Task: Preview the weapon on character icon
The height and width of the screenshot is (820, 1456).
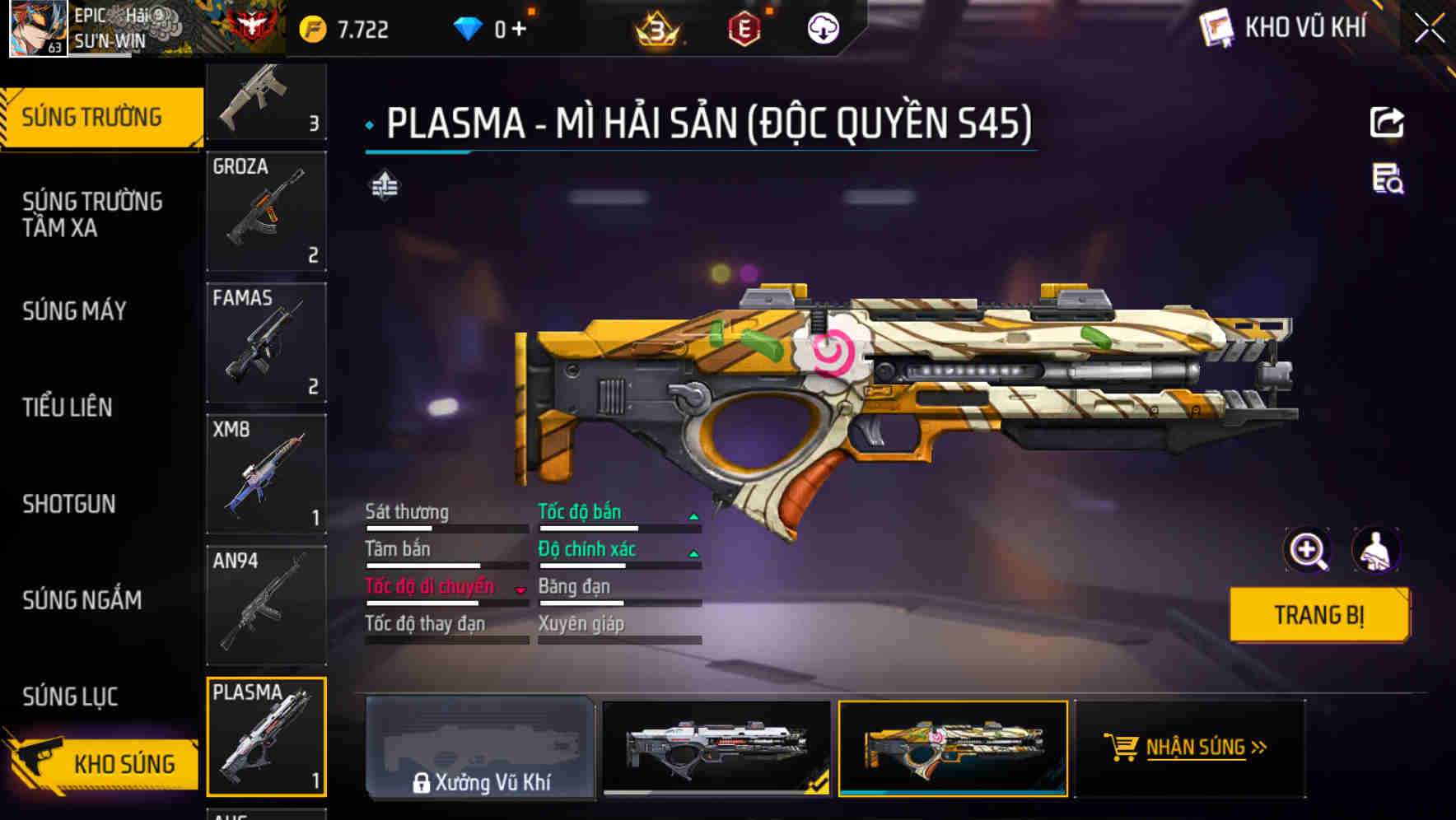Action: pyautogui.click(x=1375, y=550)
